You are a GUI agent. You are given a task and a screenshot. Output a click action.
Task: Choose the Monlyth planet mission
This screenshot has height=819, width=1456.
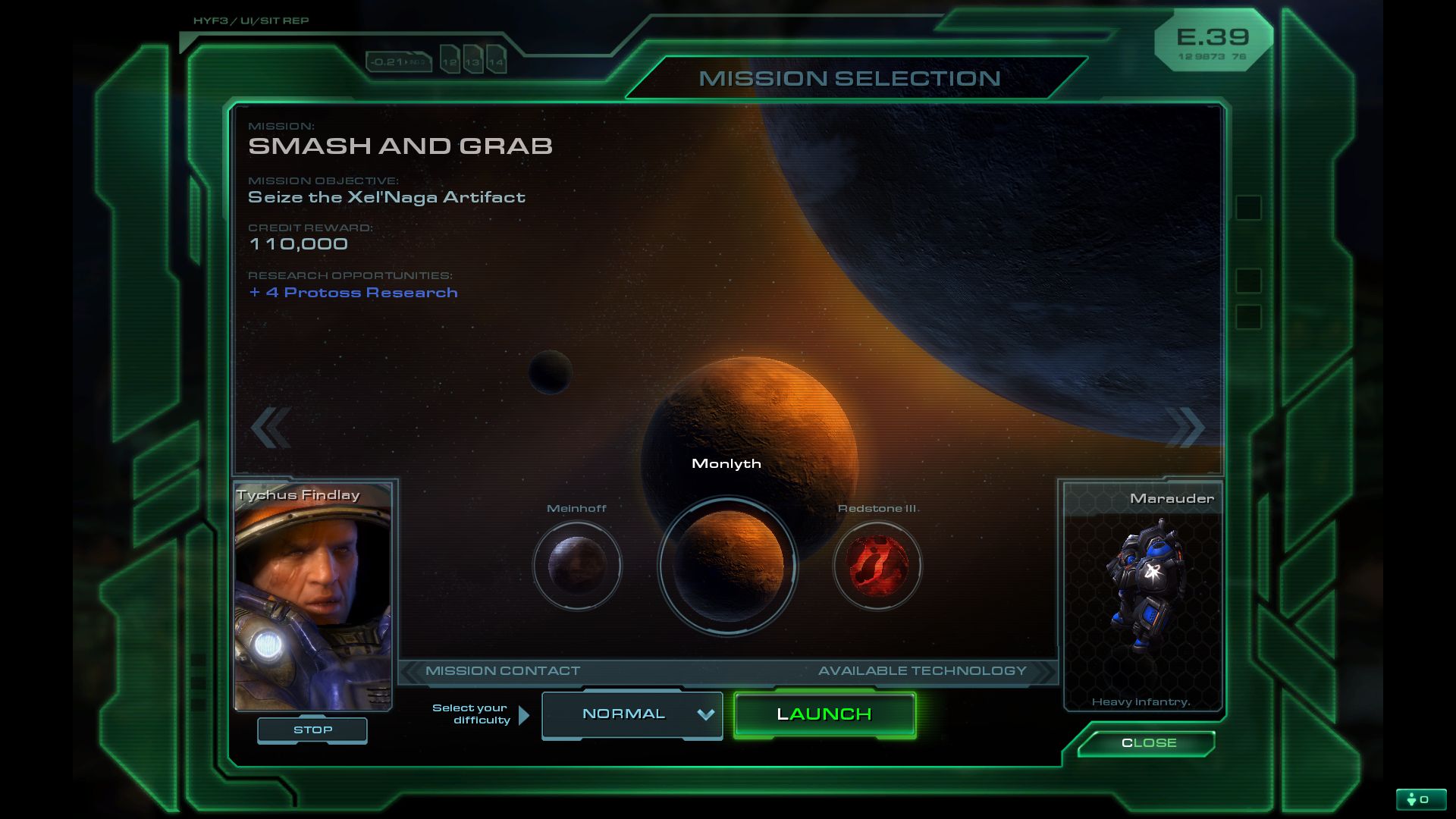click(x=727, y=566)
